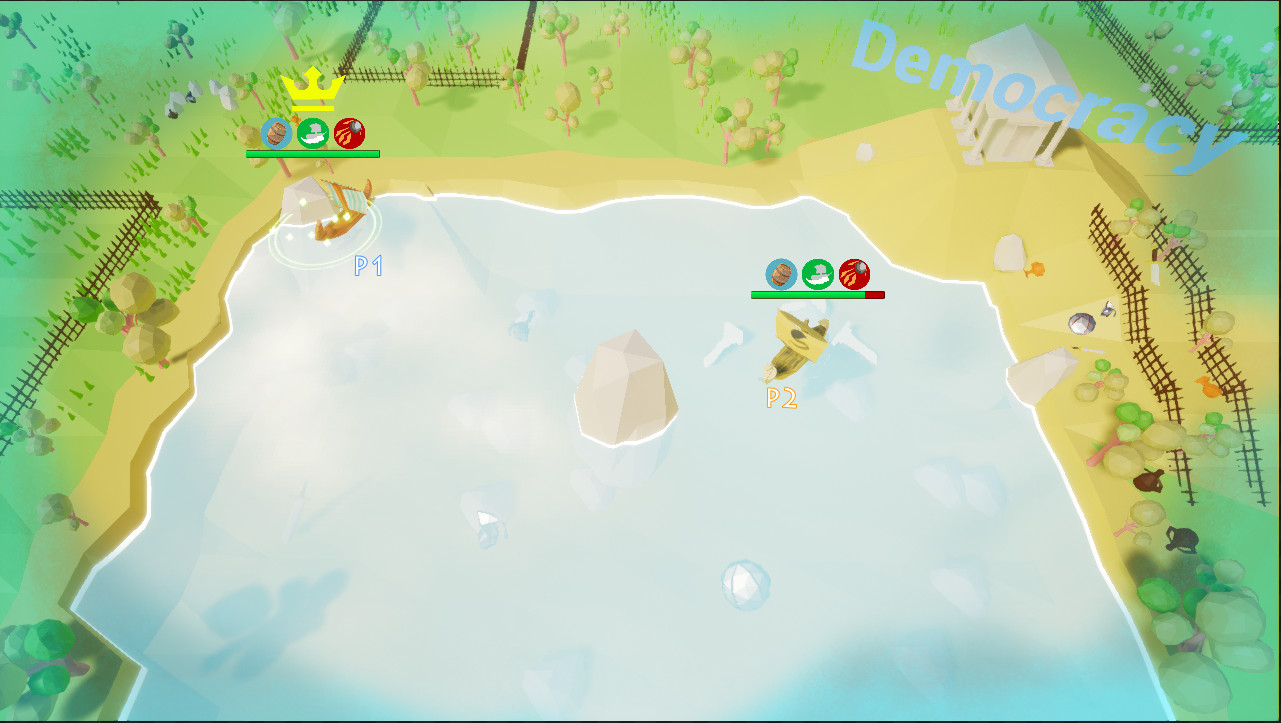Activate P1's green ship dash icon
The image size is (1281, 723).
click(313, 133)
